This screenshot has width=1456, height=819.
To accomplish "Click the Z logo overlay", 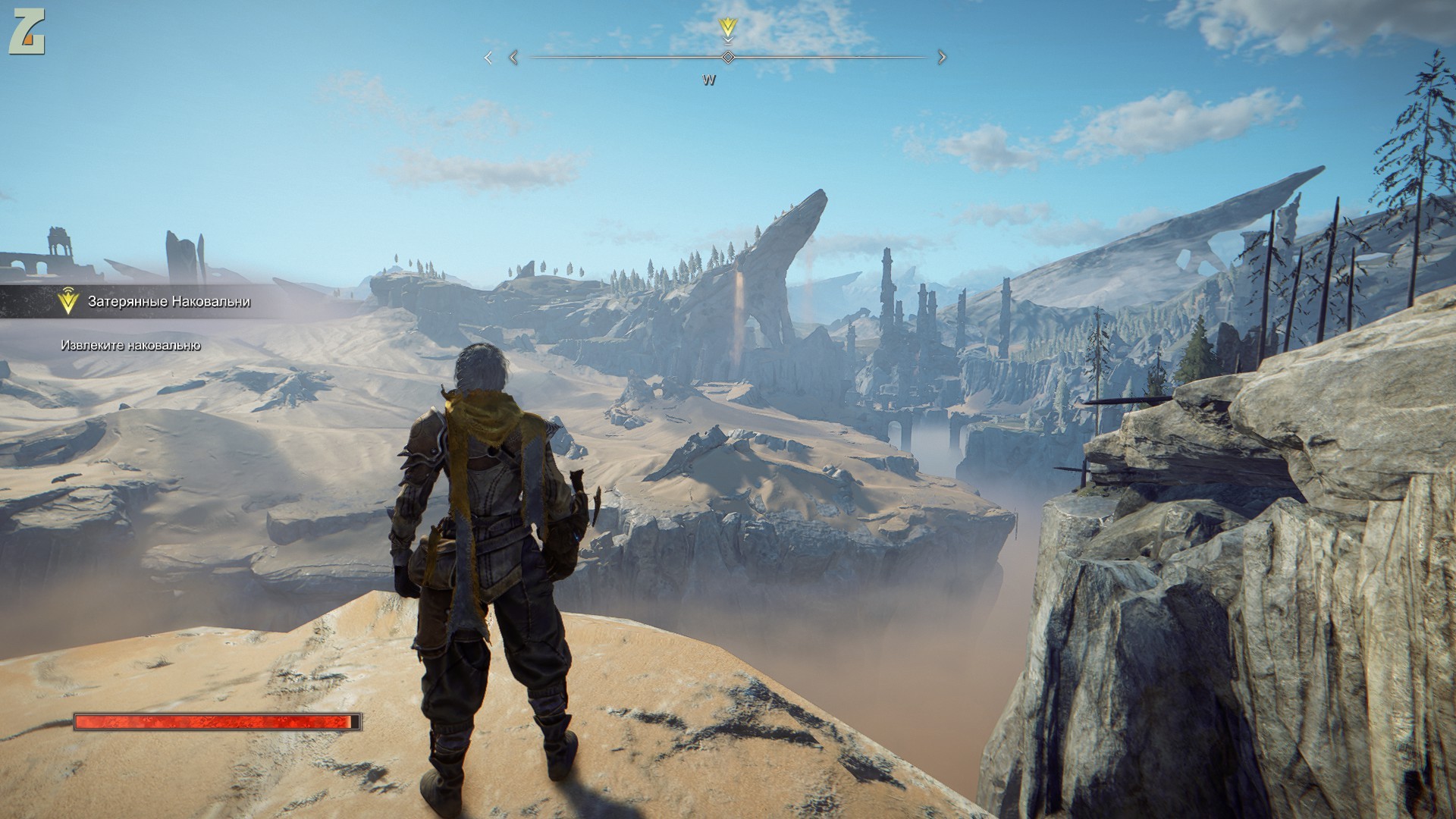I will [x=27, y=35].
